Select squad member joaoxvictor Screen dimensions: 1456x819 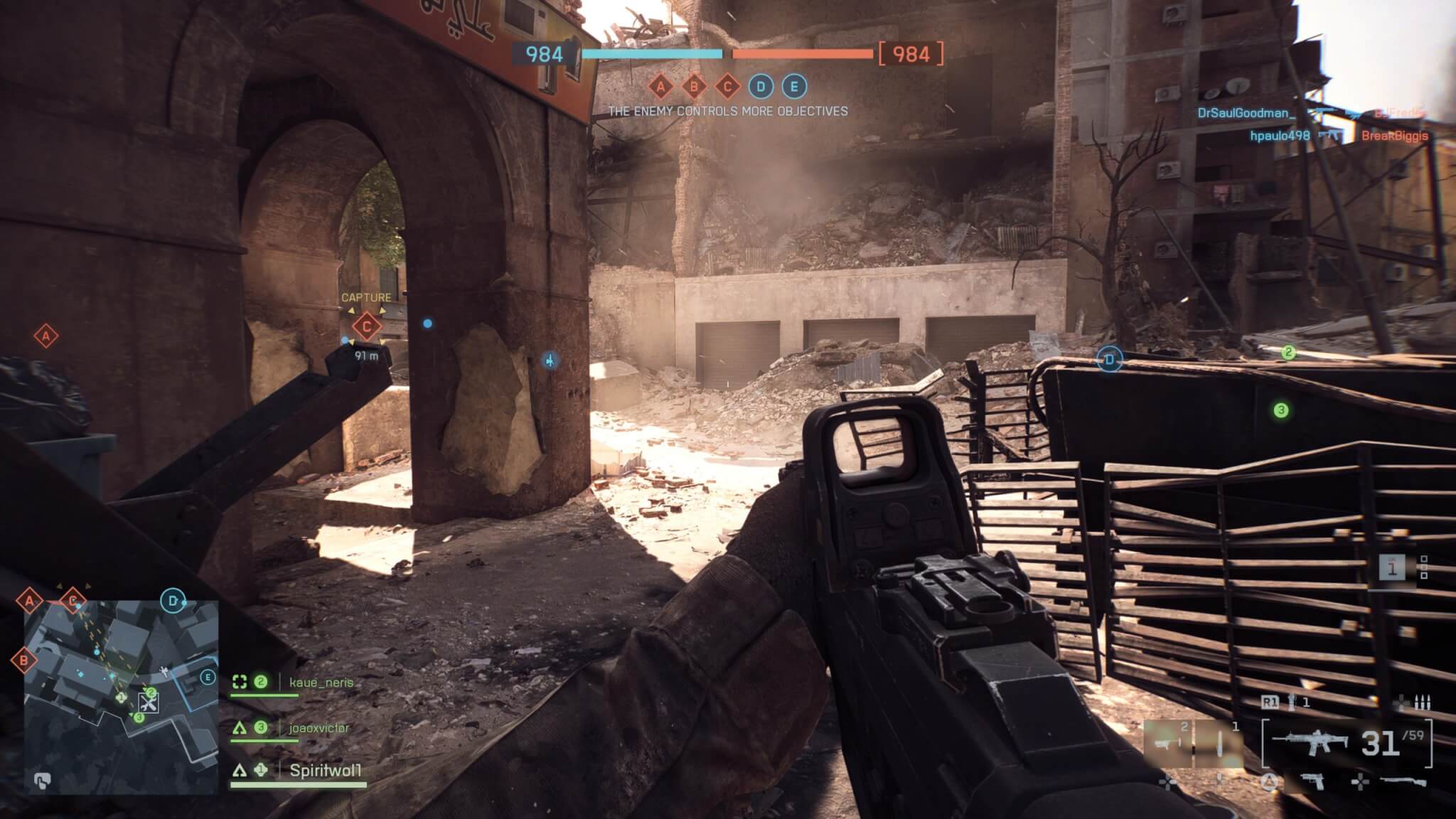pos(319,728)
